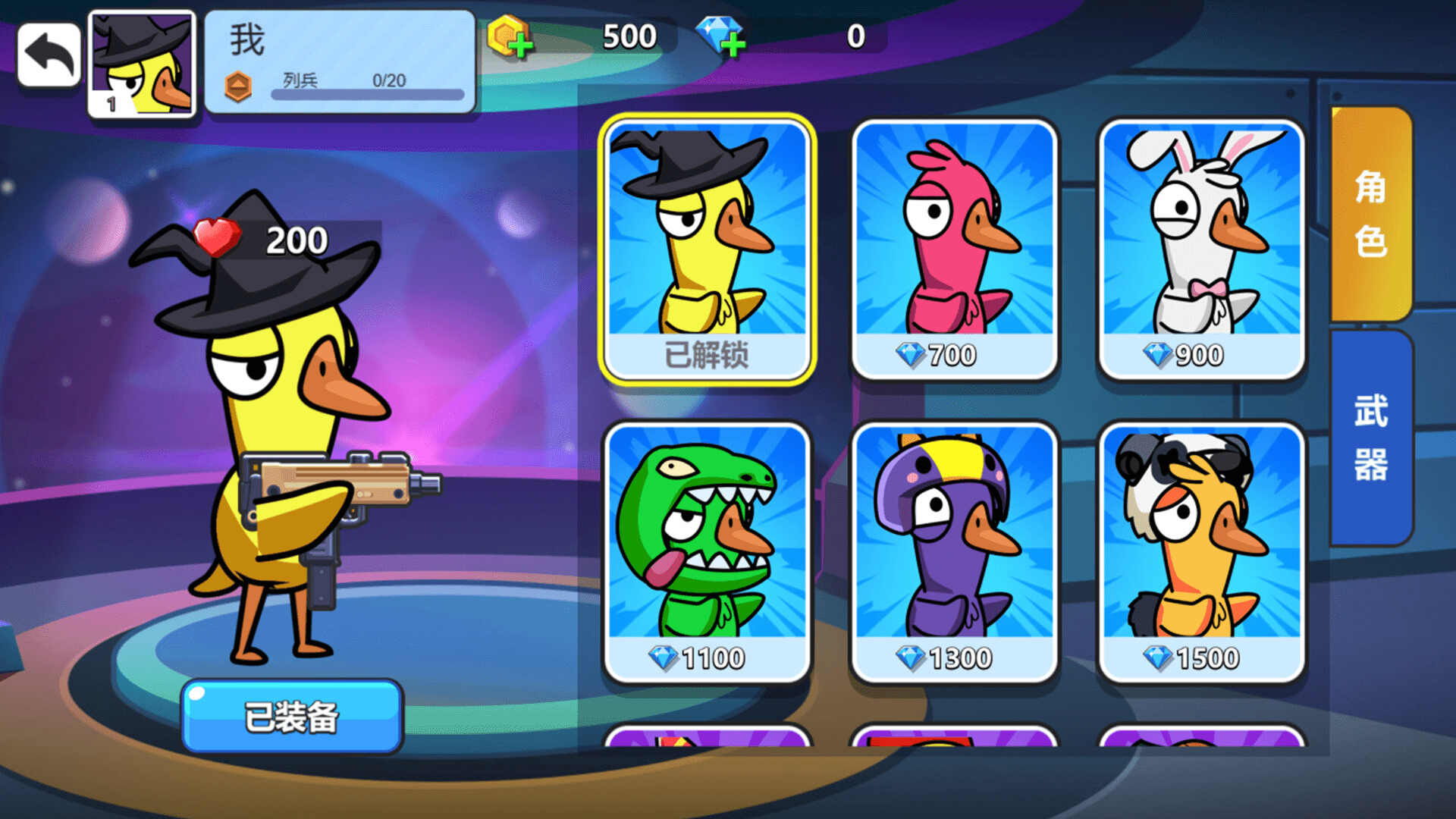This screenshot has width=1456, height=819.
Task: Select the panda hat duck skin
Action: coord(1201,552)
